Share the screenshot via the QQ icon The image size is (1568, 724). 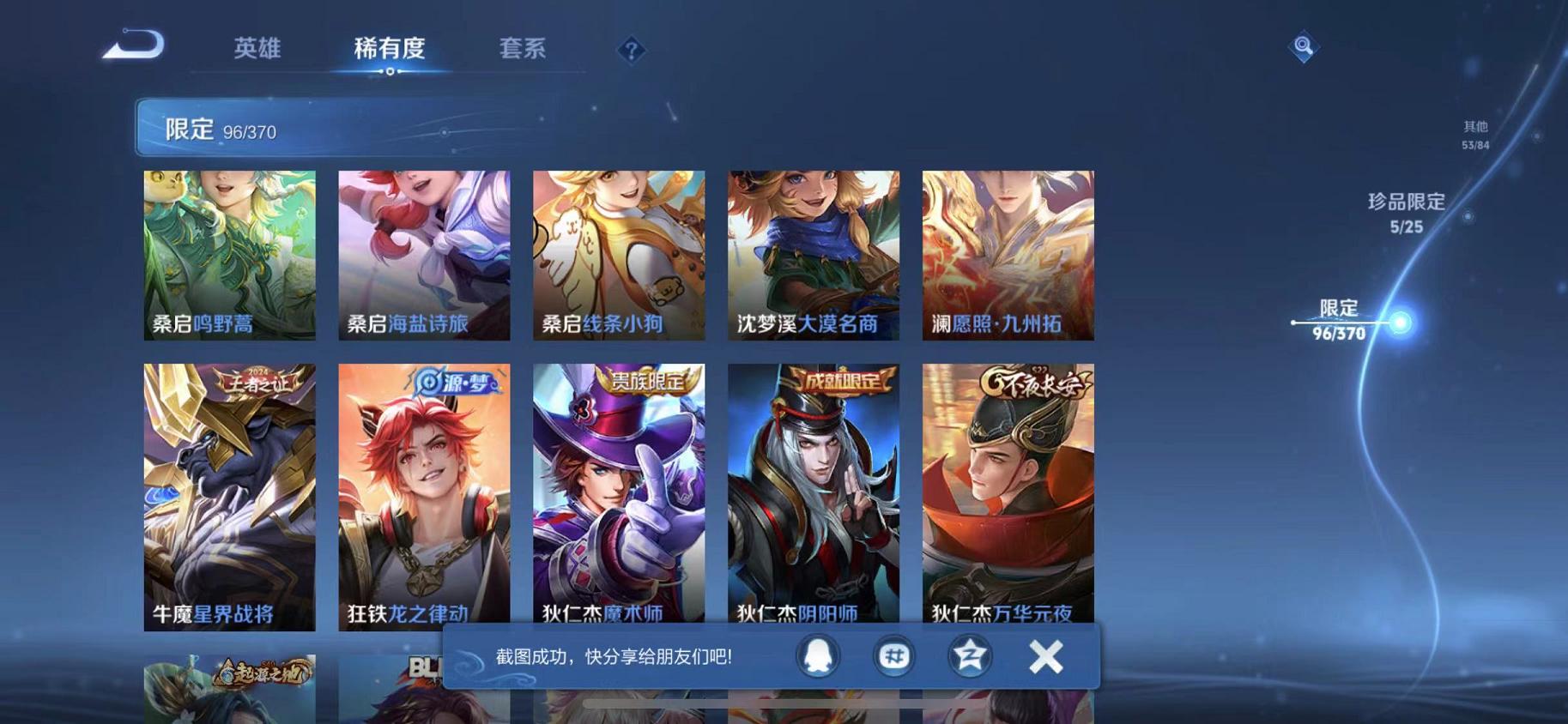click(x=816, y=655)
